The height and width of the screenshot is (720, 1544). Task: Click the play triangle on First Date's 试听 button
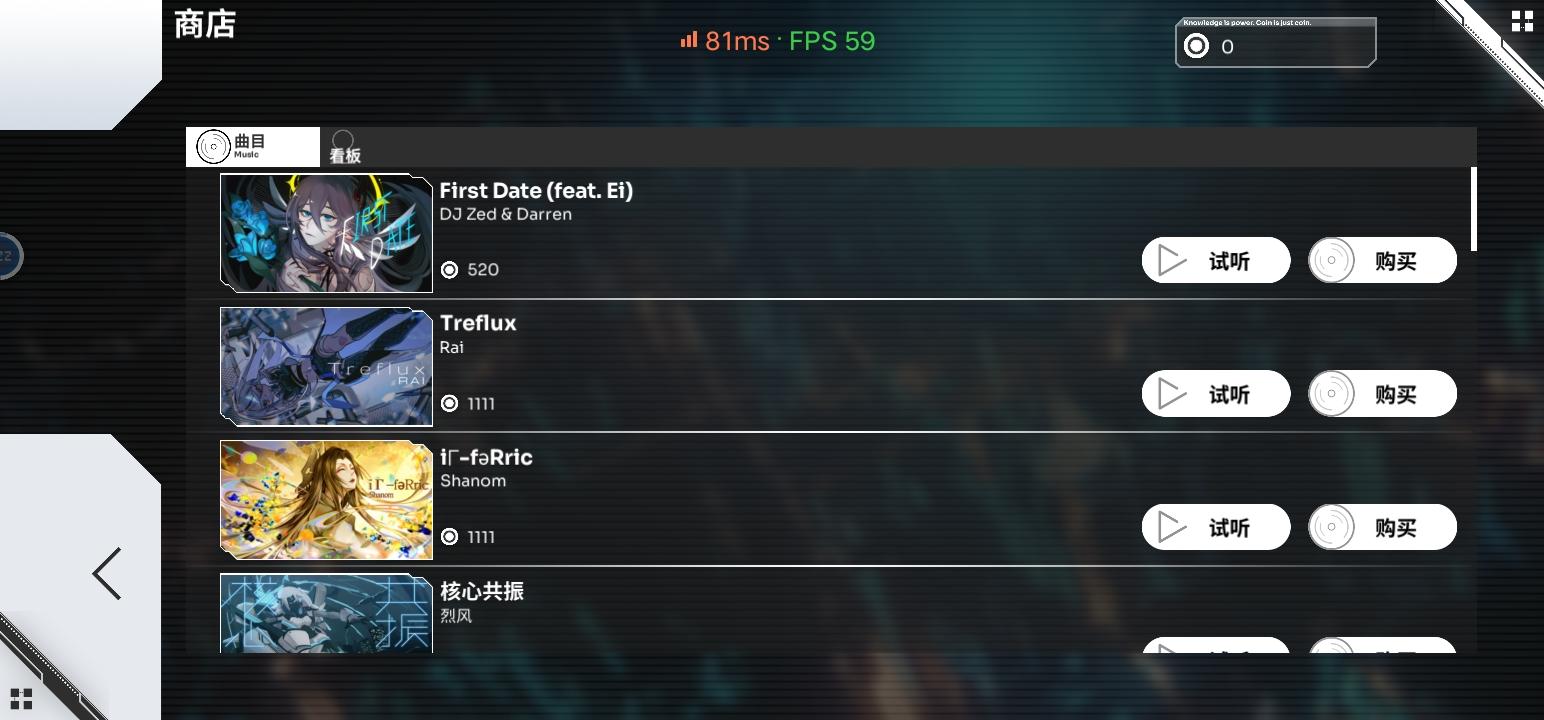pyautogui.click(x=1172, y=260)
